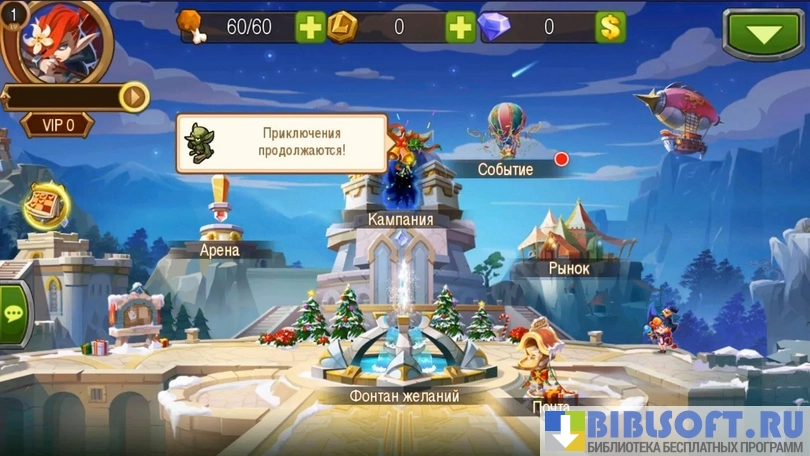
Task: Visit the Рынок market
Action: 568,268
